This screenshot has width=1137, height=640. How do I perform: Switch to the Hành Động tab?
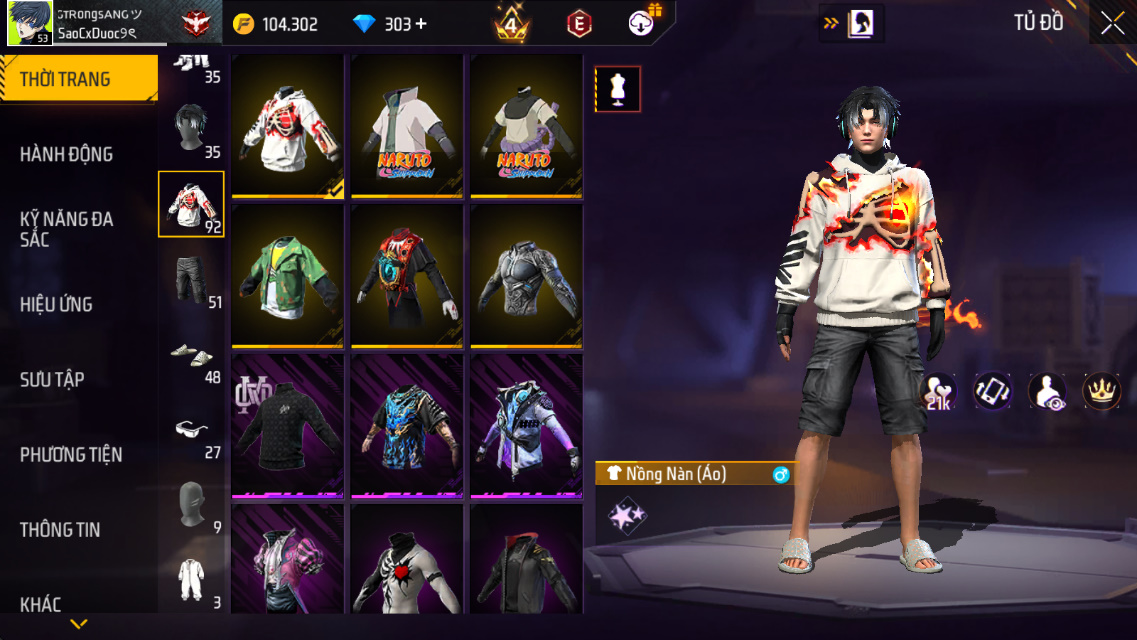click(67, 154)
